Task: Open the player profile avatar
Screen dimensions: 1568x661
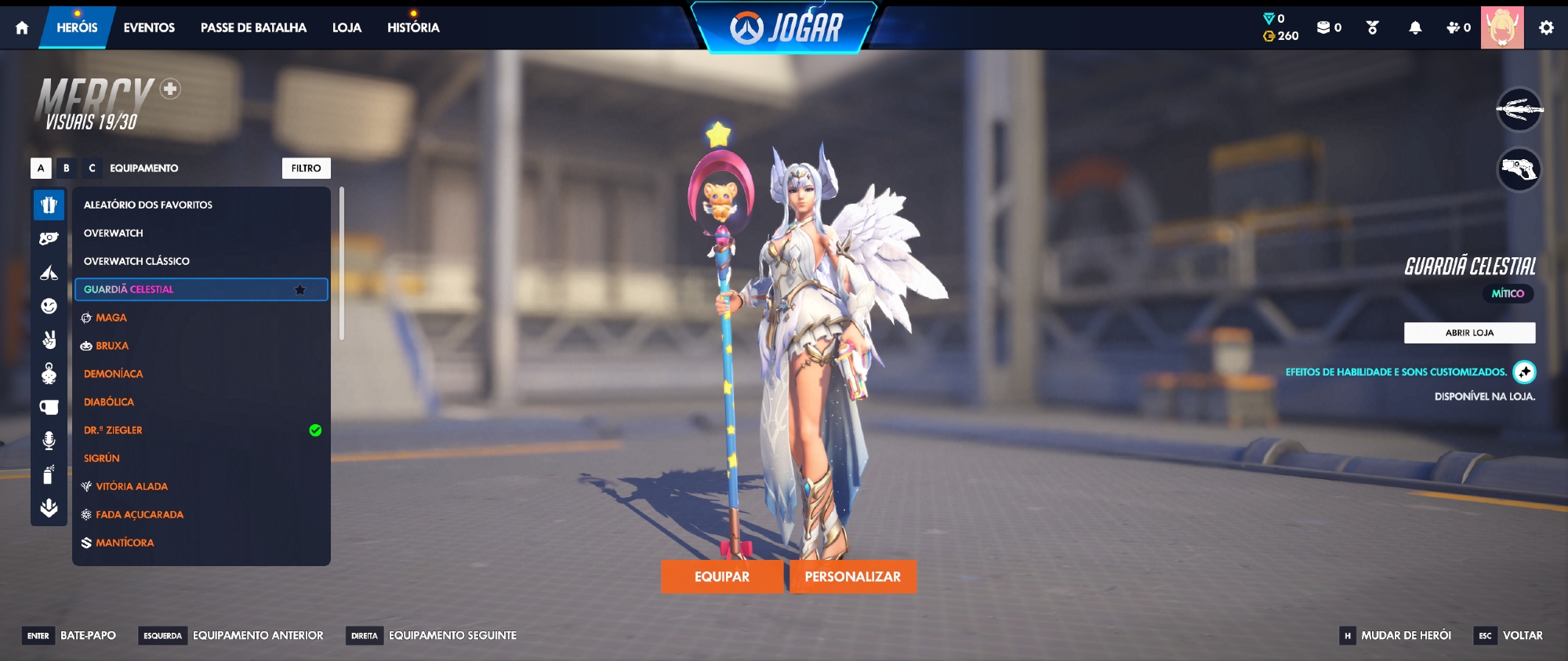Action: click(1502, 27)
